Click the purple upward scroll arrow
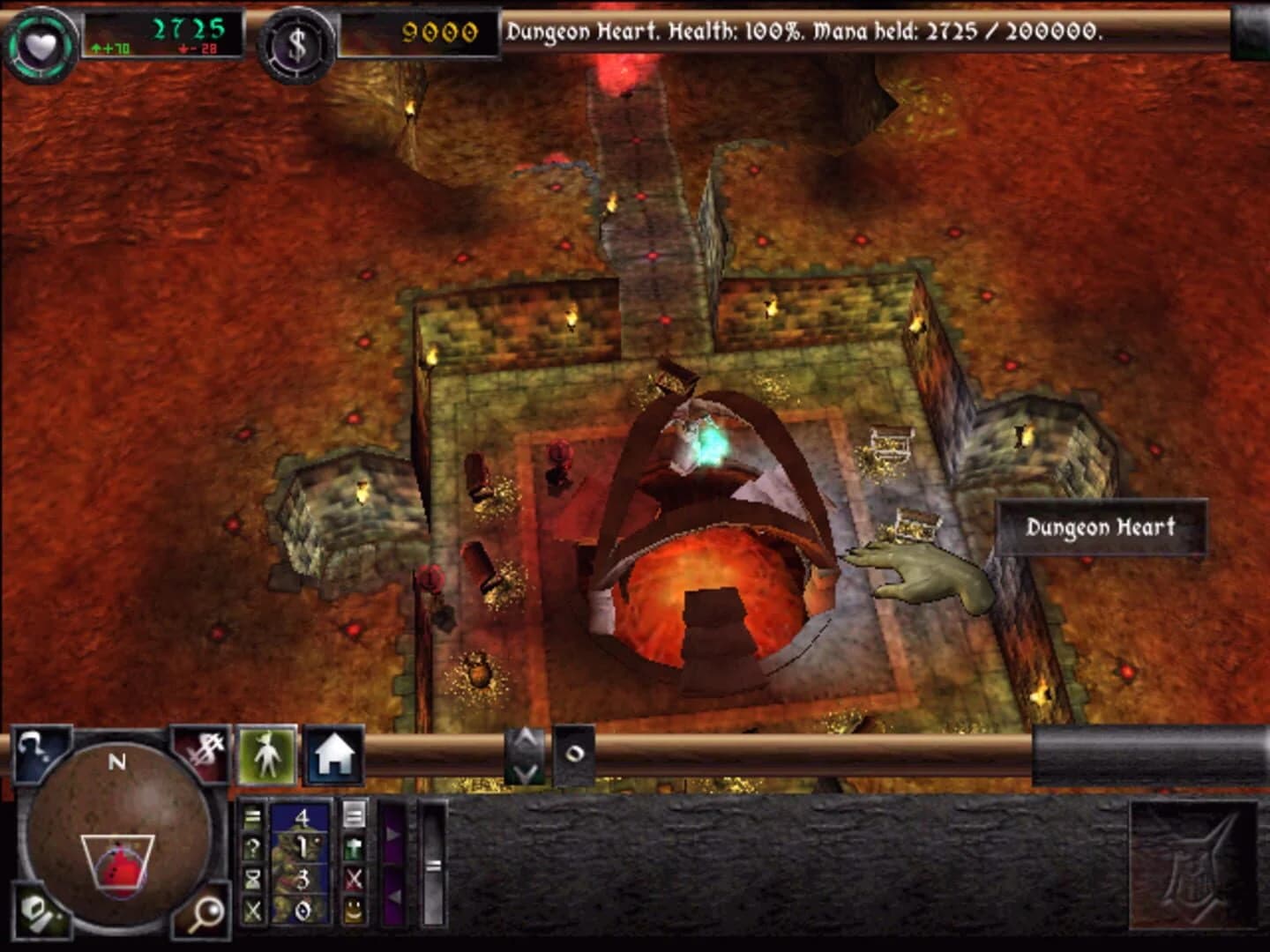The image size is (1270, 952). [393, 833]
